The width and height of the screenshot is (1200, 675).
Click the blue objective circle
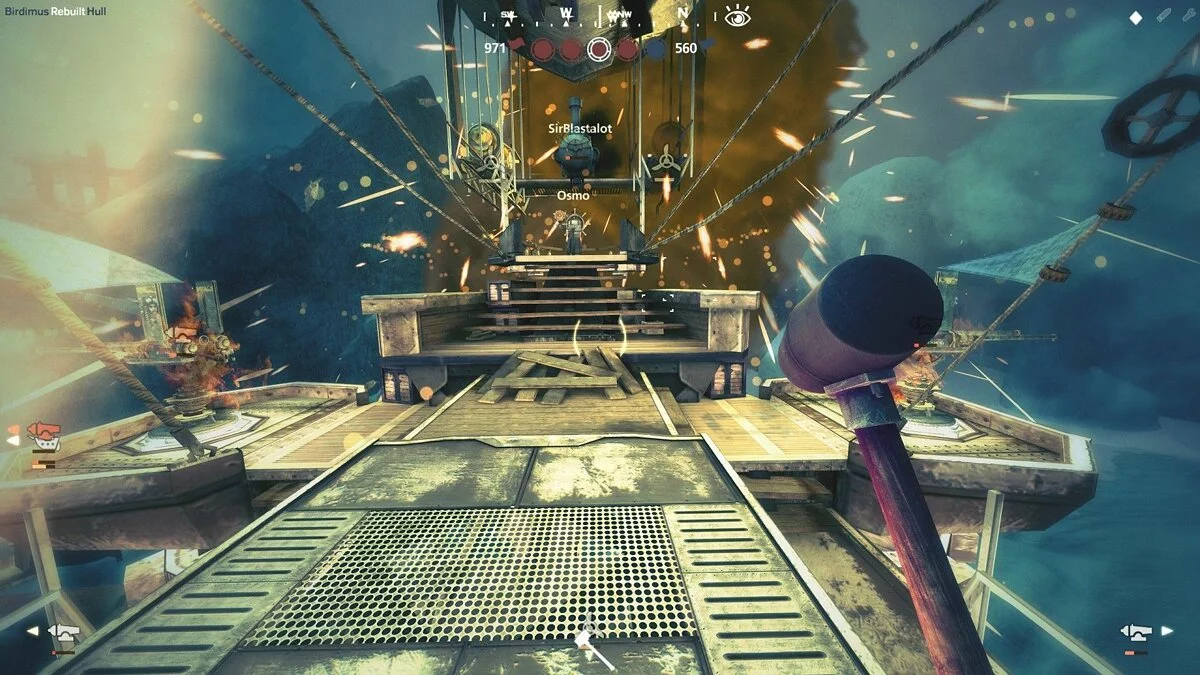click(655, 48)
